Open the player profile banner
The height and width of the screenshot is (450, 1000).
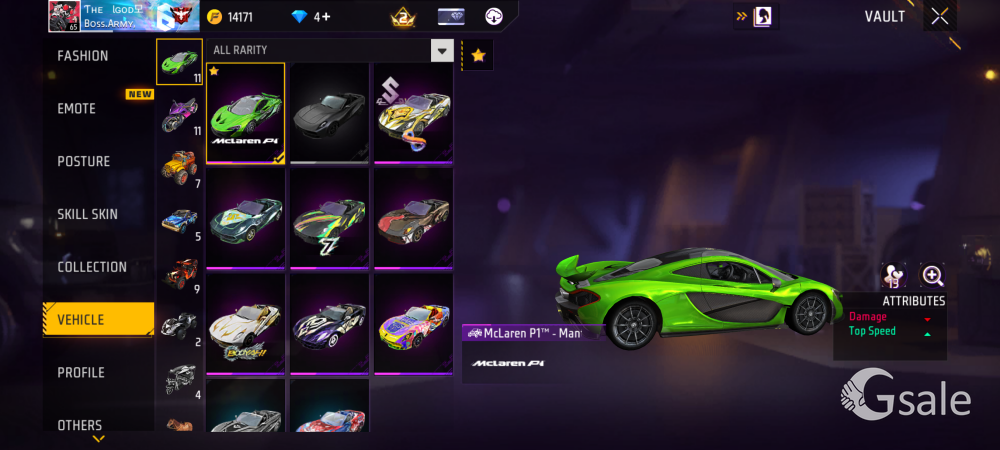(112, 16)
